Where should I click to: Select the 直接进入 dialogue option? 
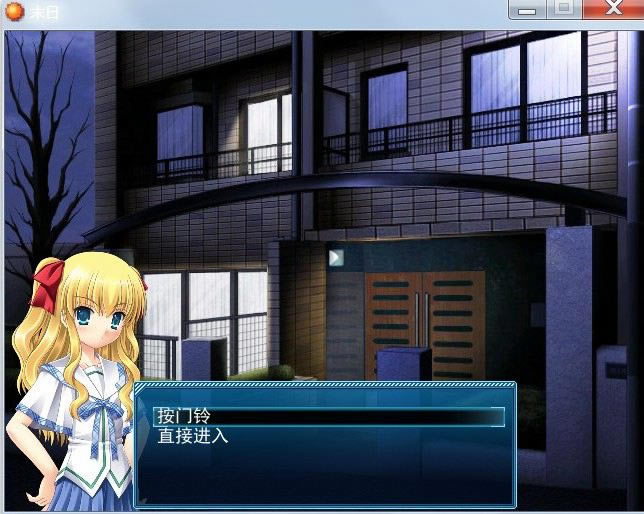pyautogui.click(x=193, y=436)
